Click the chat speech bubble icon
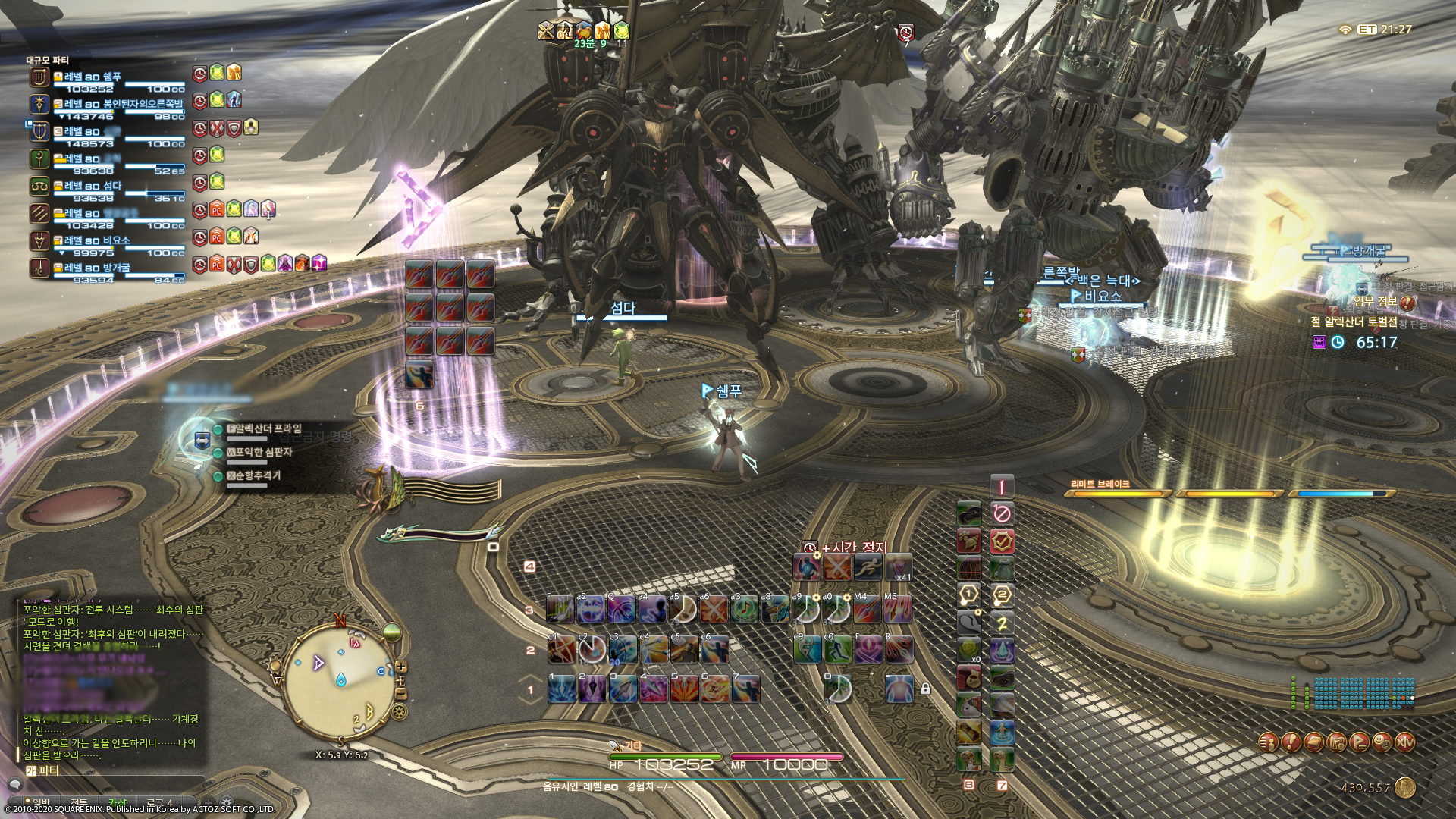 pos(16,784)
